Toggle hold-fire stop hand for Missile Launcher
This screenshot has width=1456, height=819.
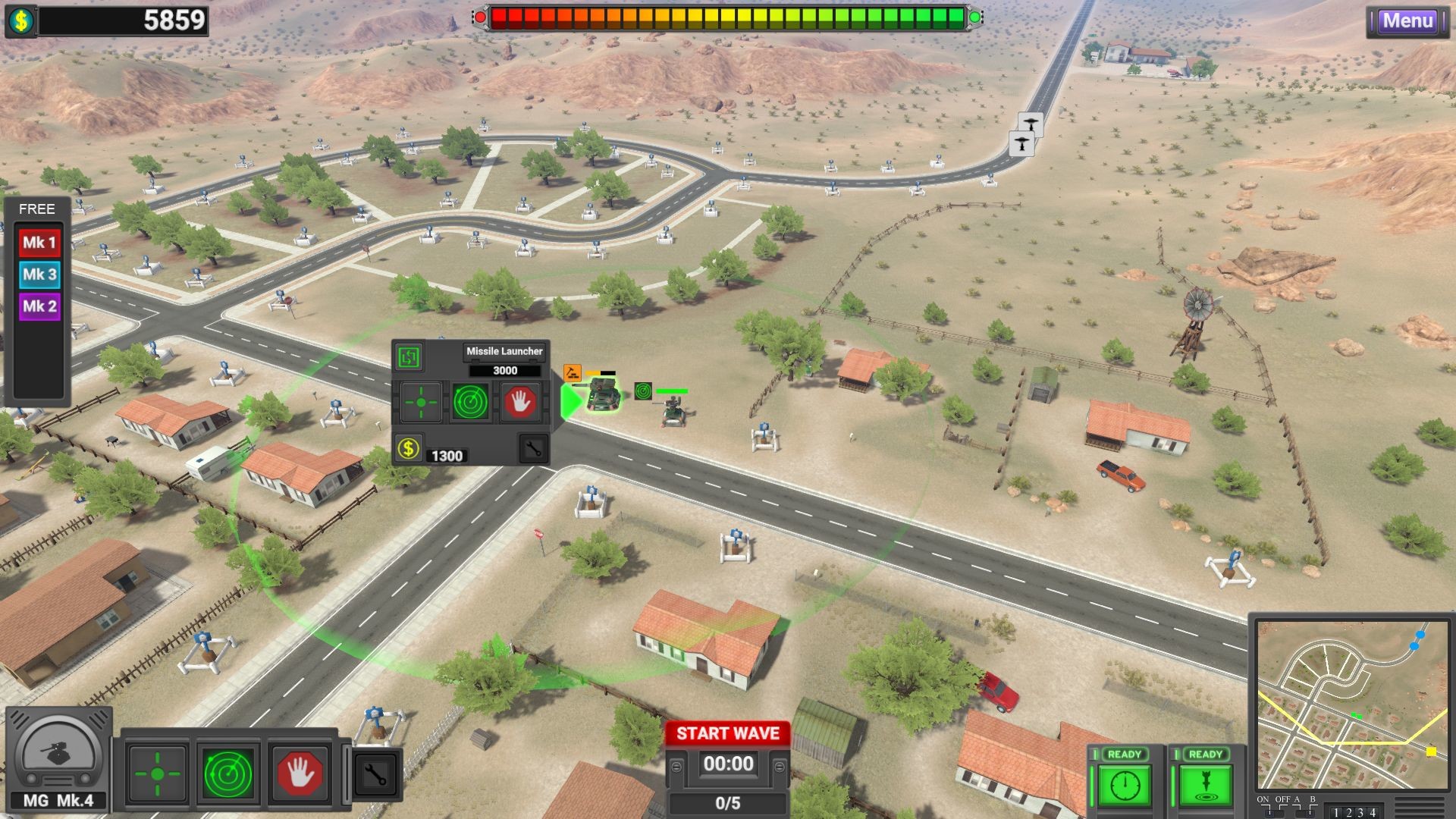[522, 402]
